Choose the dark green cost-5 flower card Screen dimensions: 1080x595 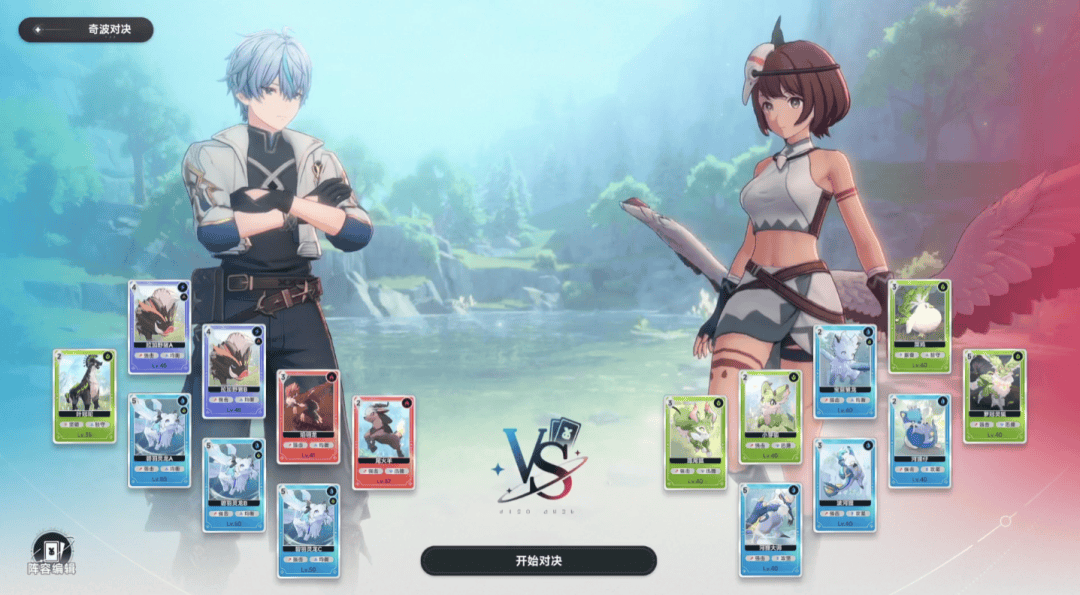[x=994, y=396]
